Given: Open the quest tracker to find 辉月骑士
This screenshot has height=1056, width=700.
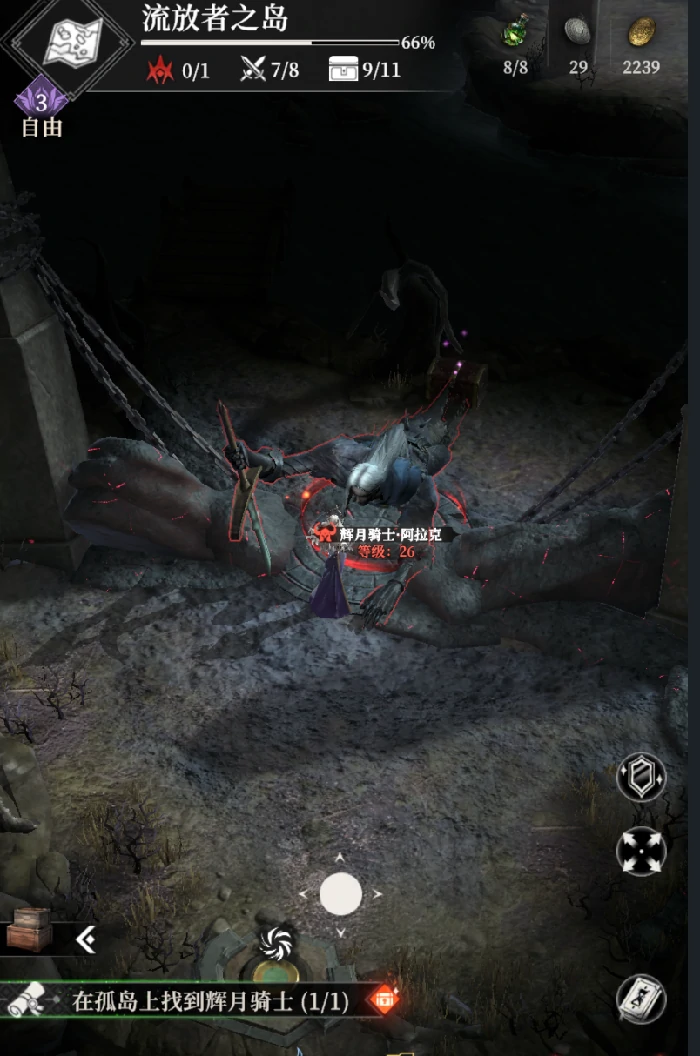Looking at the screenshot, I should (183, 1001).
